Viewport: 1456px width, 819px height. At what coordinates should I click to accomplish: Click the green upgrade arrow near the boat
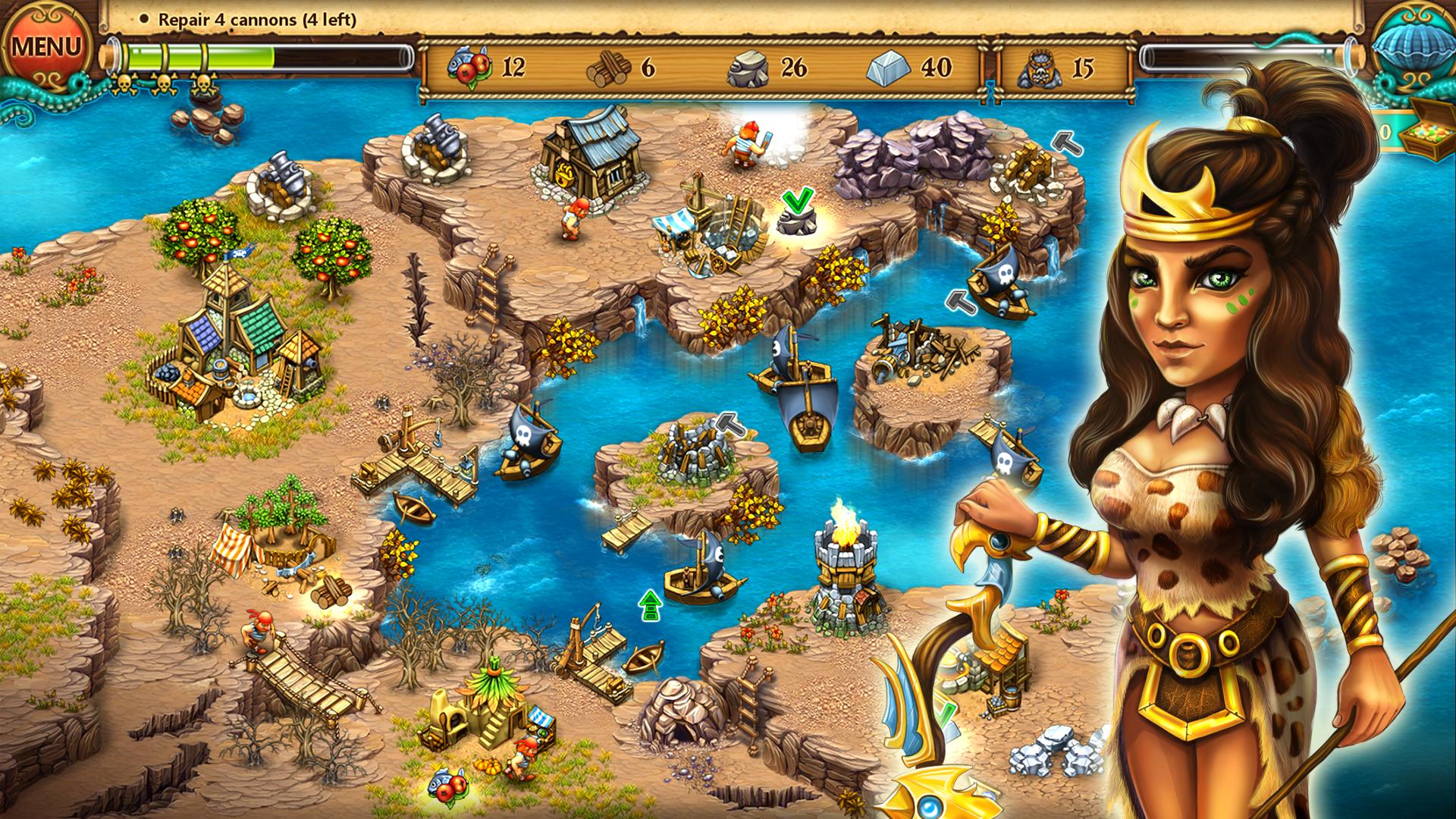click(x=648, y=607)
